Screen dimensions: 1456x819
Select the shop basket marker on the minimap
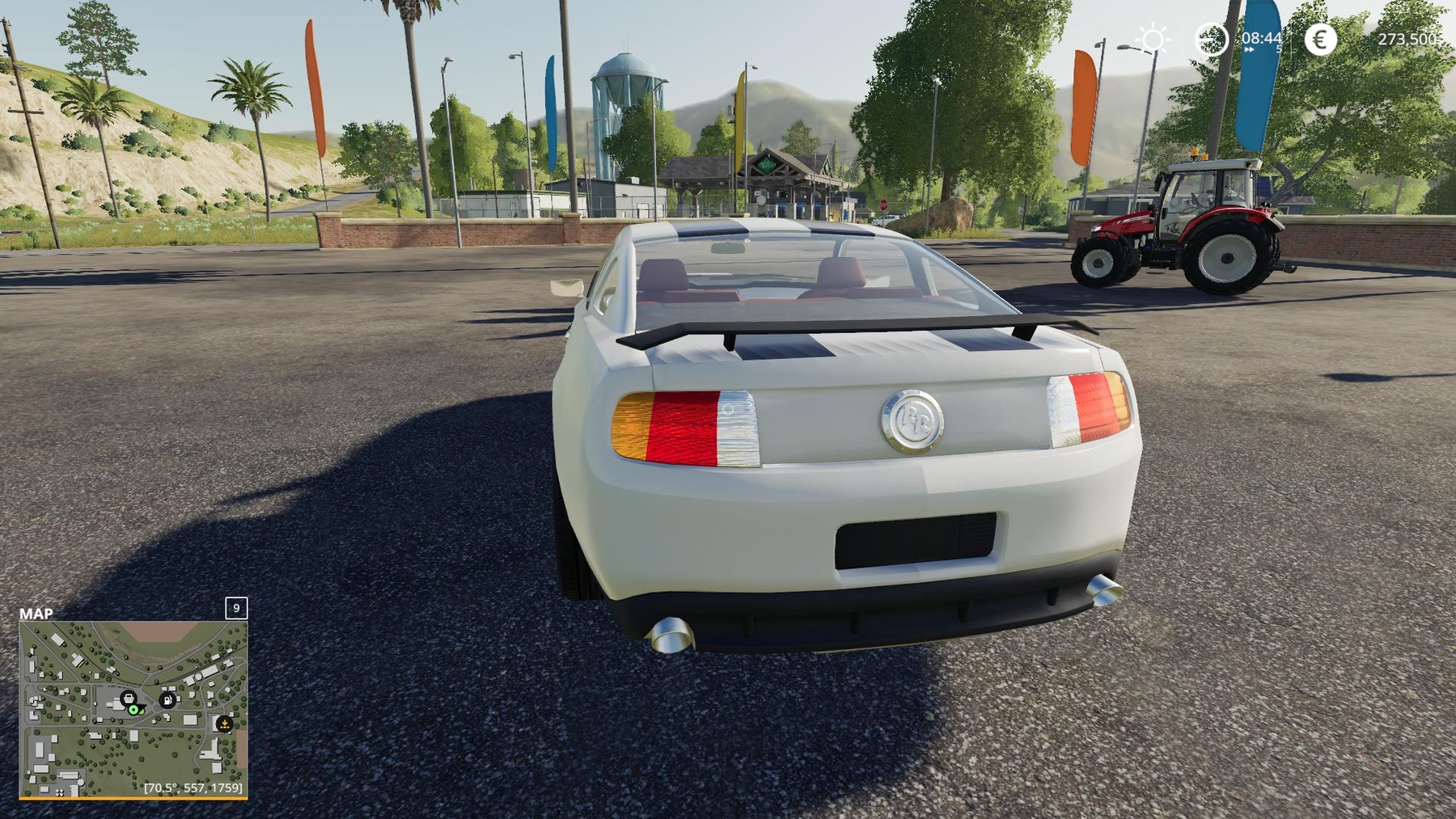tap(128, 698)
